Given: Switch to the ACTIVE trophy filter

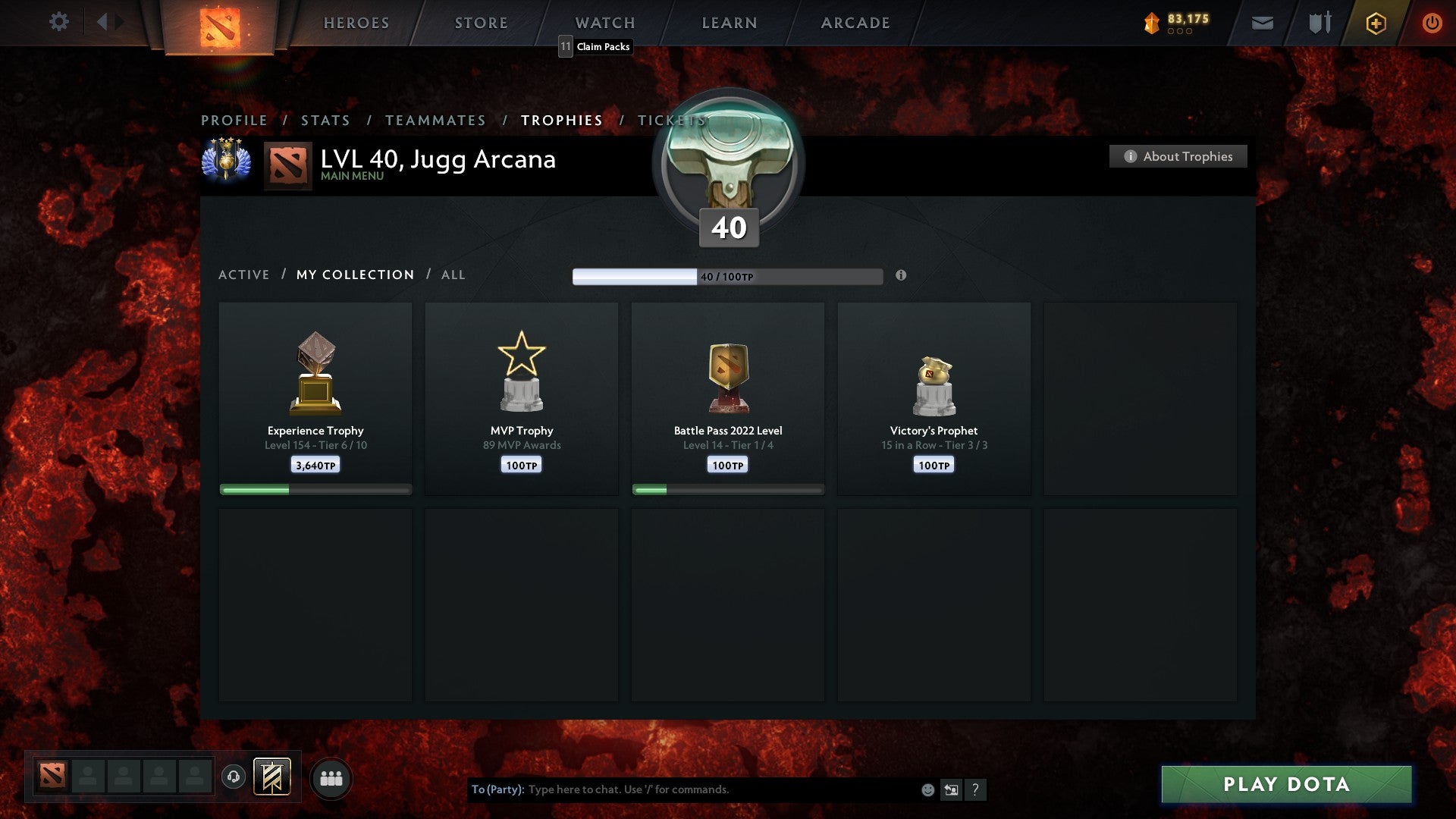Looking at the screenshot, I should pos(244,275).
